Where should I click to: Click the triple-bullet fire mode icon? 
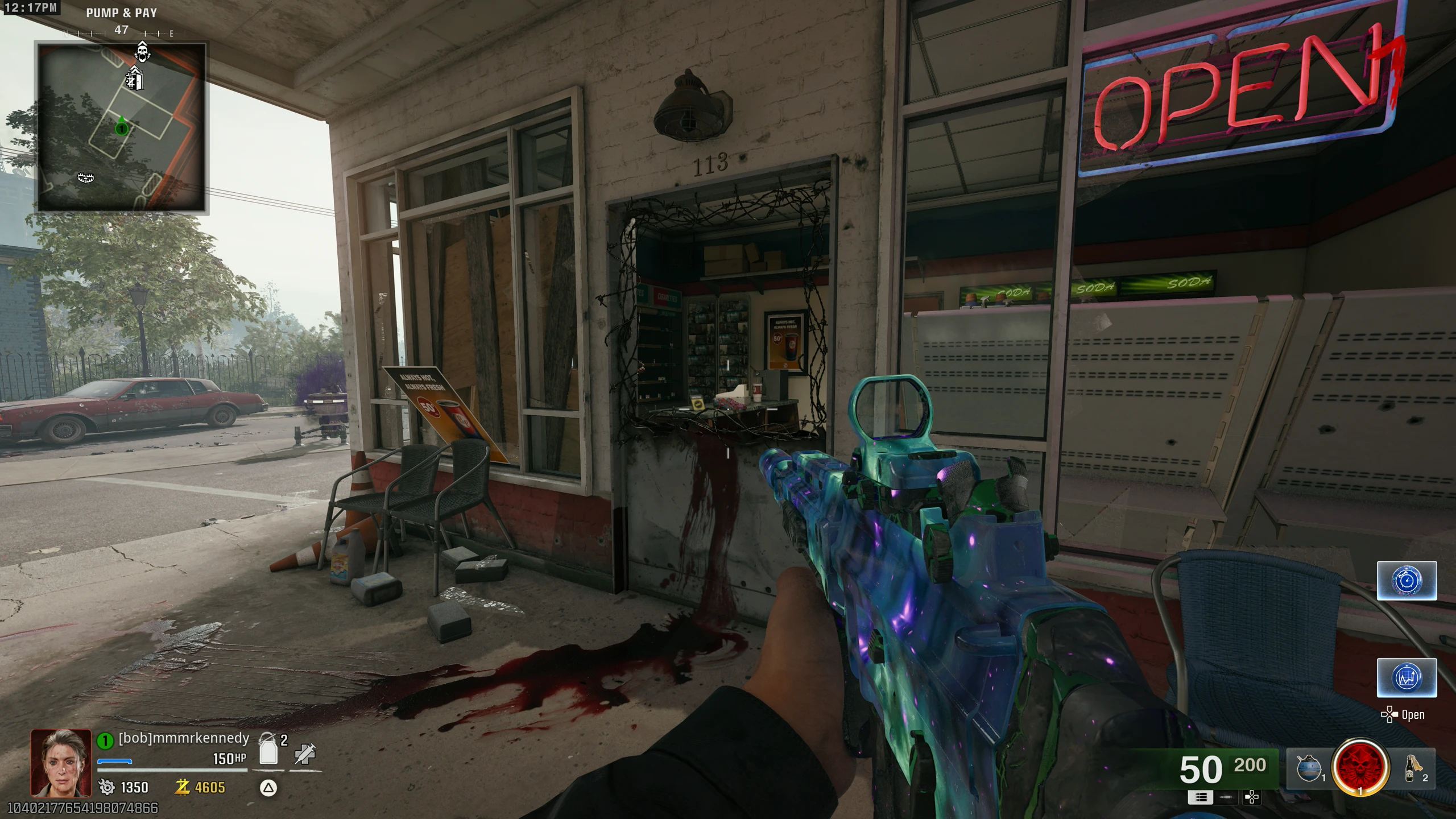coord(1201,798)
